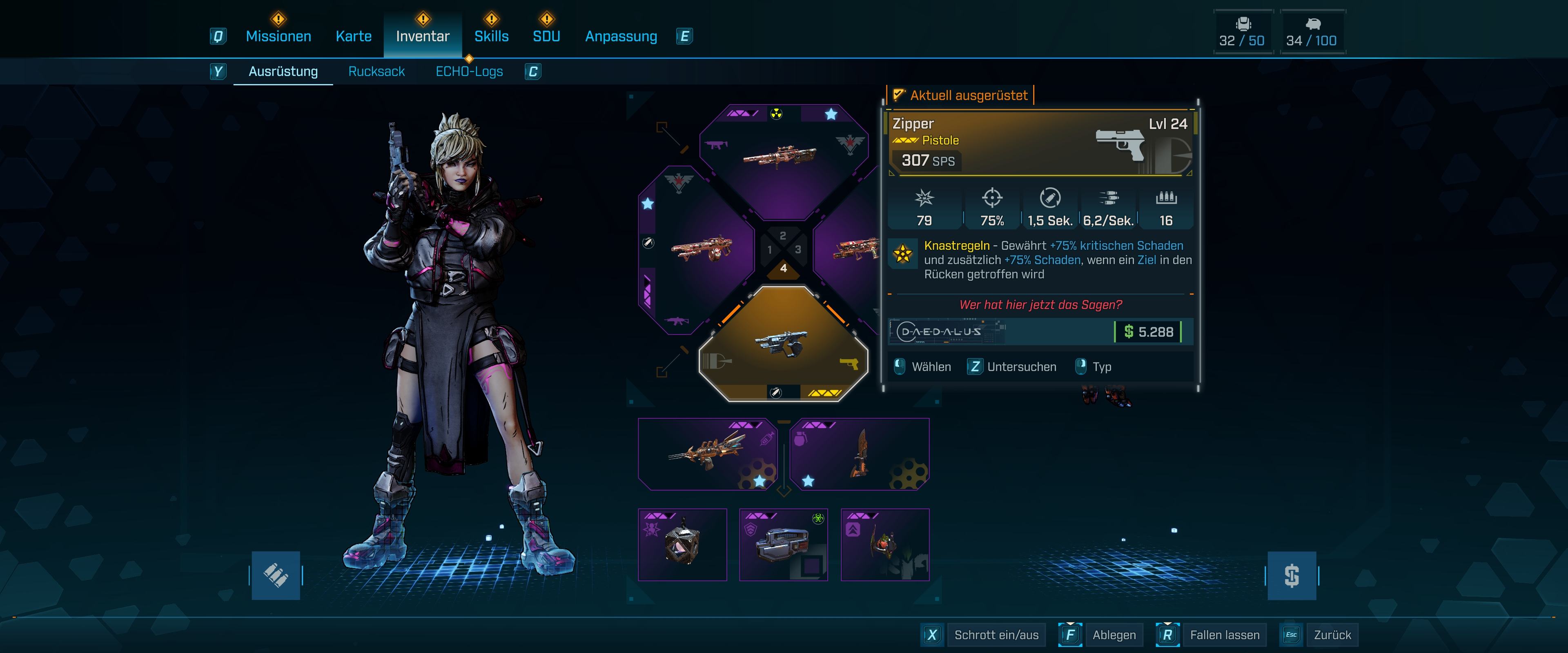The height and width of the screenshot is (653, 1568).
Task: Select the throwing knife grenade slot
Action: (x=859, y=454)
